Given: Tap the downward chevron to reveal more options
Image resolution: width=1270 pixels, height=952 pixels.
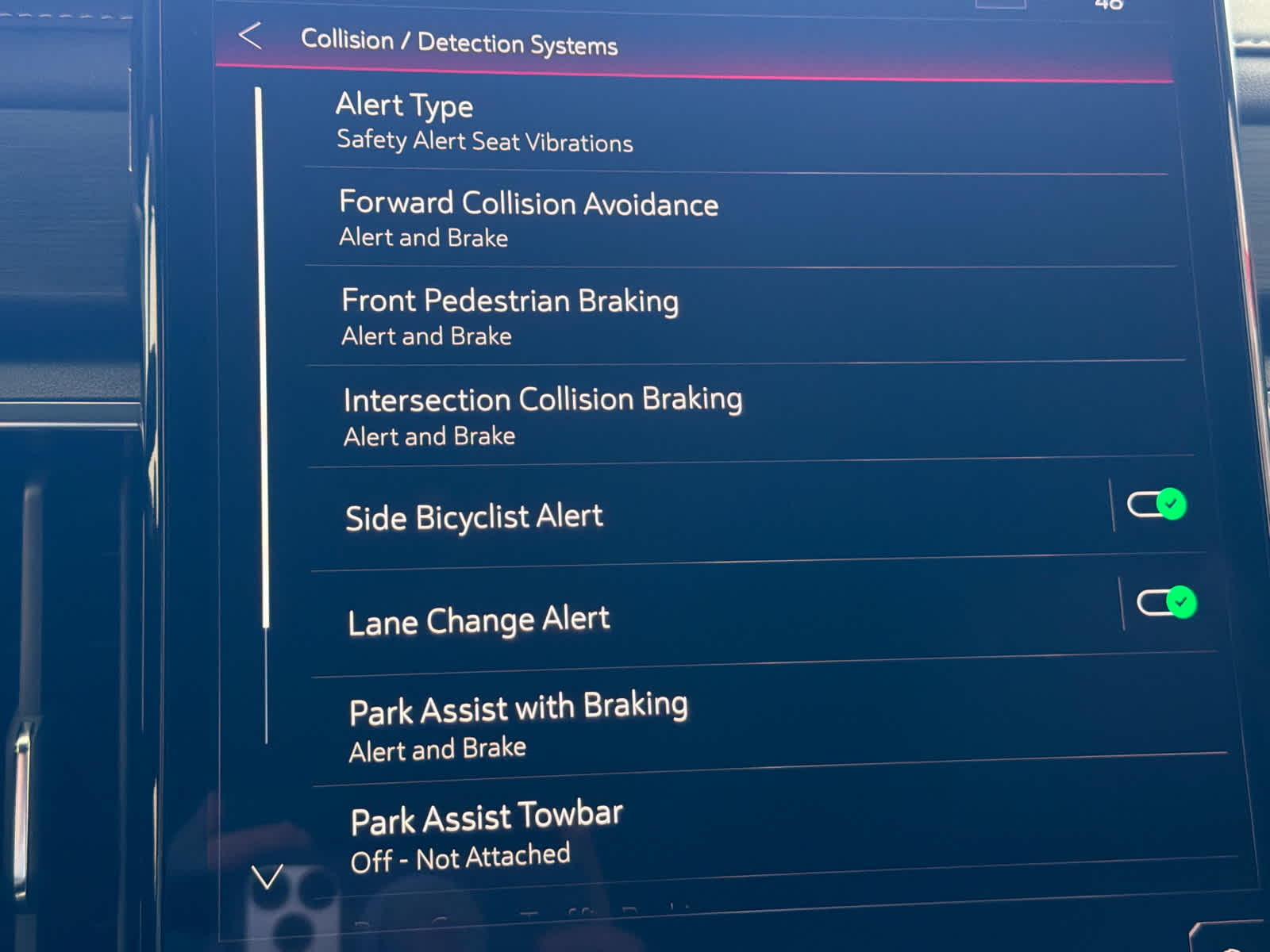Looking at the screenshot, I should (267, 879).
